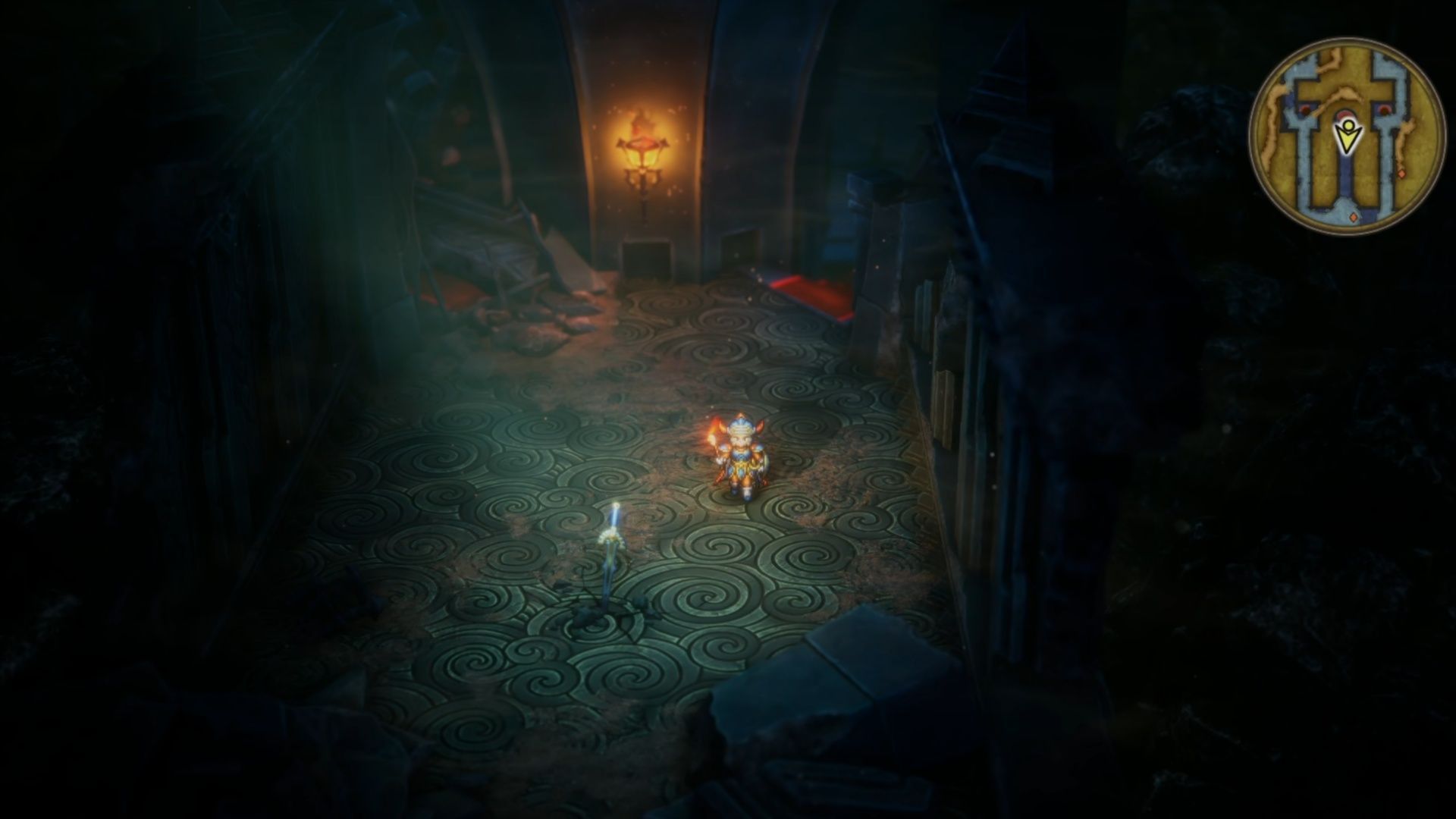Click the left red enemy dot on the minimap

point(1306,111)
